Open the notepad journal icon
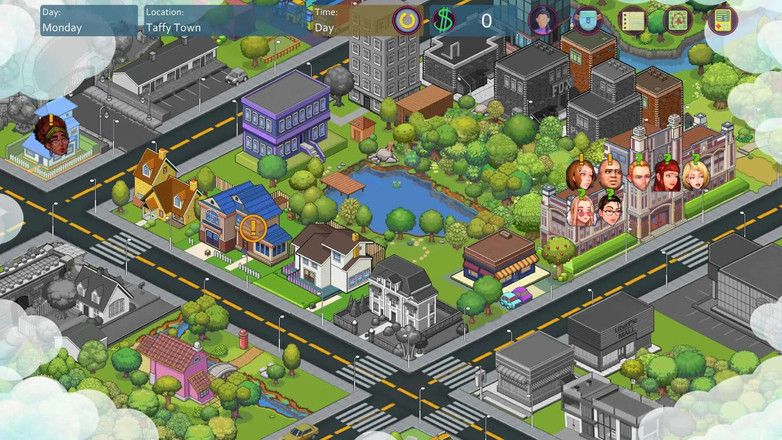Viewport: 782px width, 440px height. pyautogui.click(x=632, y=20)
